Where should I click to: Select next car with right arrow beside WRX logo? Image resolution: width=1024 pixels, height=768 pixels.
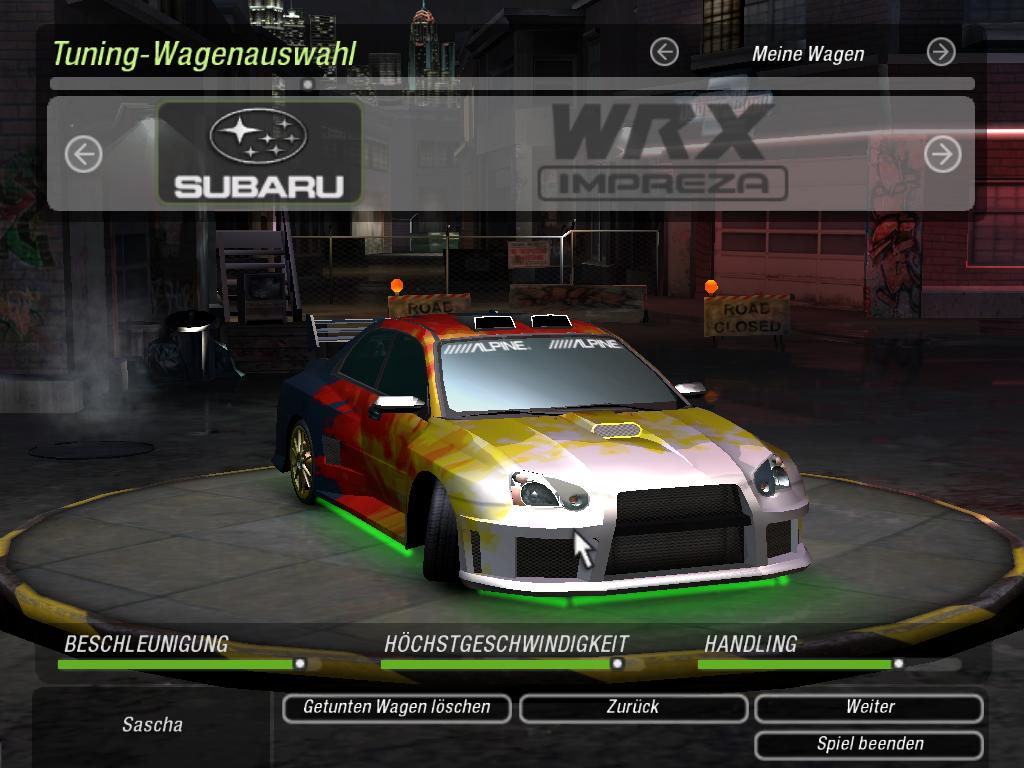[x=942, y=154]
